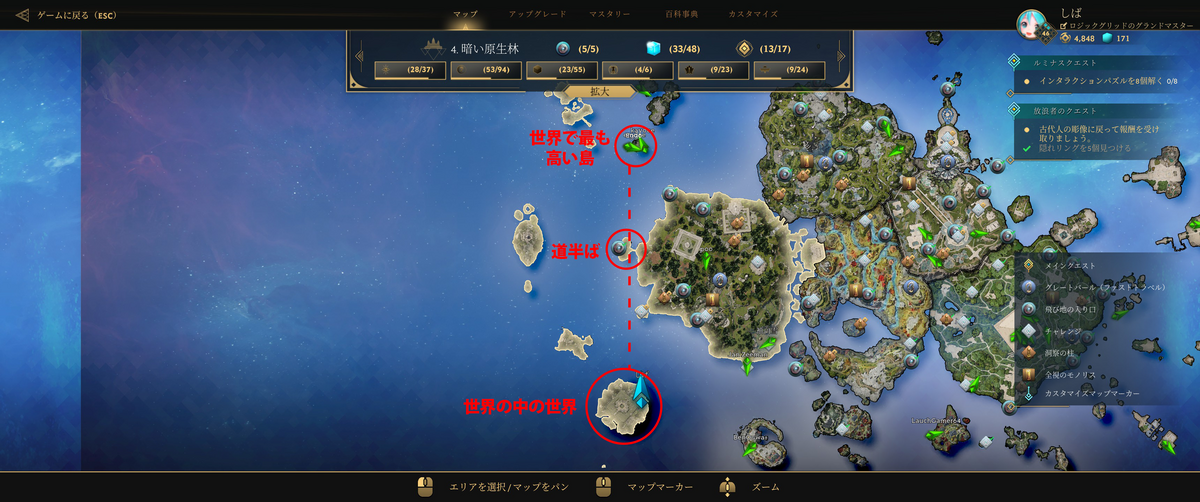The width and height of the screenshot is (1200, 502).
Task: Open the 百科事典 encyclopedia tab
Action: (682, 14)
